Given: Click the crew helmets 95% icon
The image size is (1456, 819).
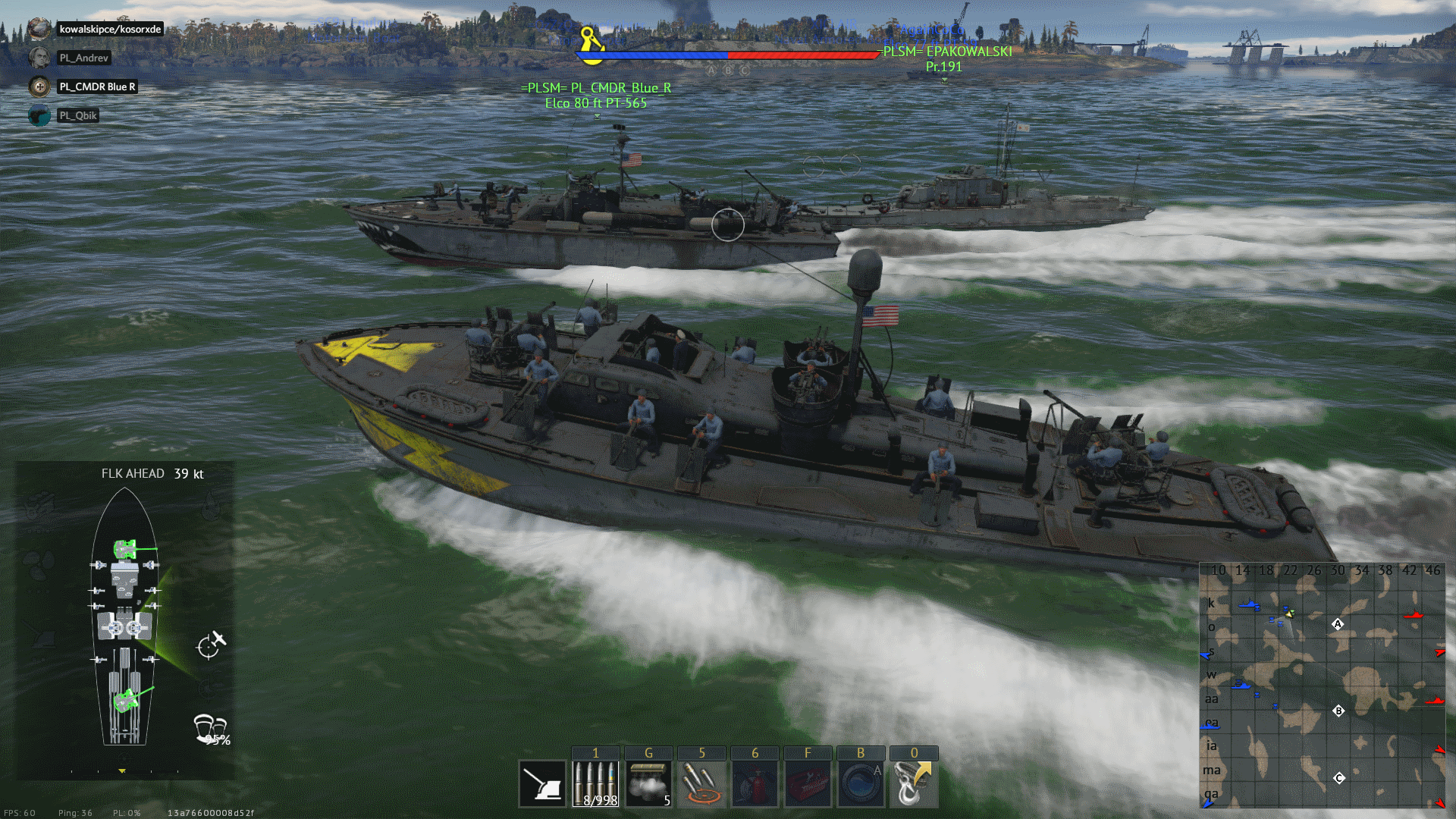Looking at the screenshot, I should coord(211,730).
